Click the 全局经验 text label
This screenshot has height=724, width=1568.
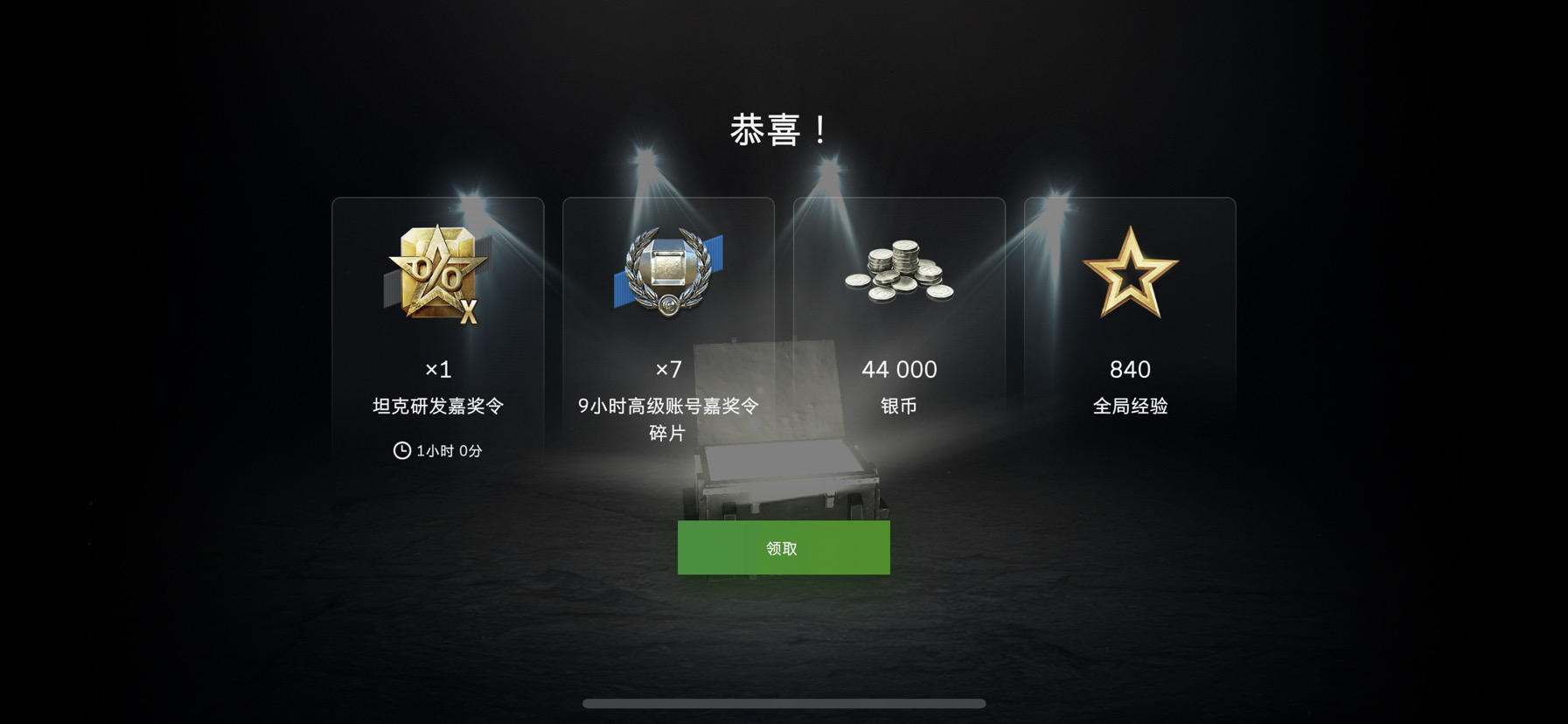click(1130, 405)
